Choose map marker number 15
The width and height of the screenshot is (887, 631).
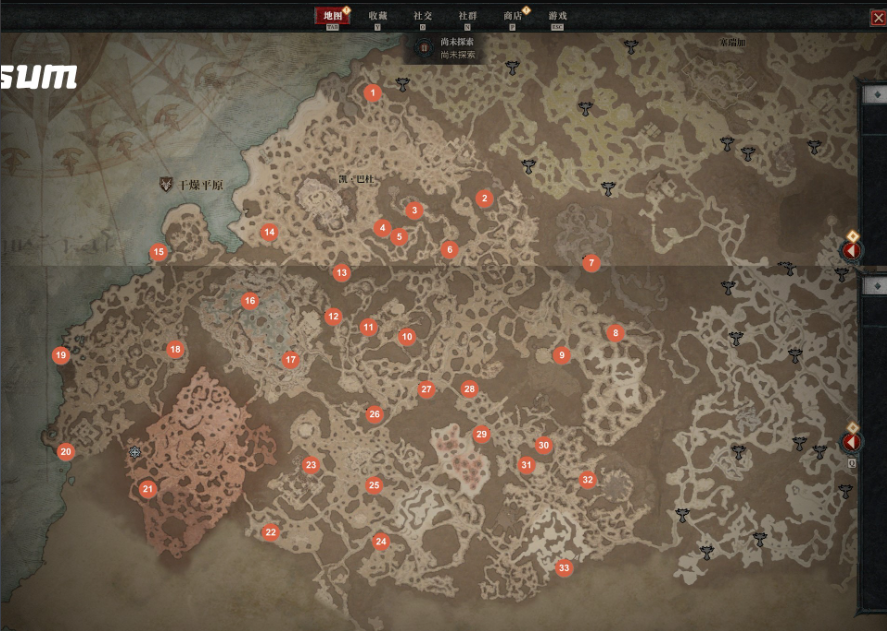[x=158, y=253]
